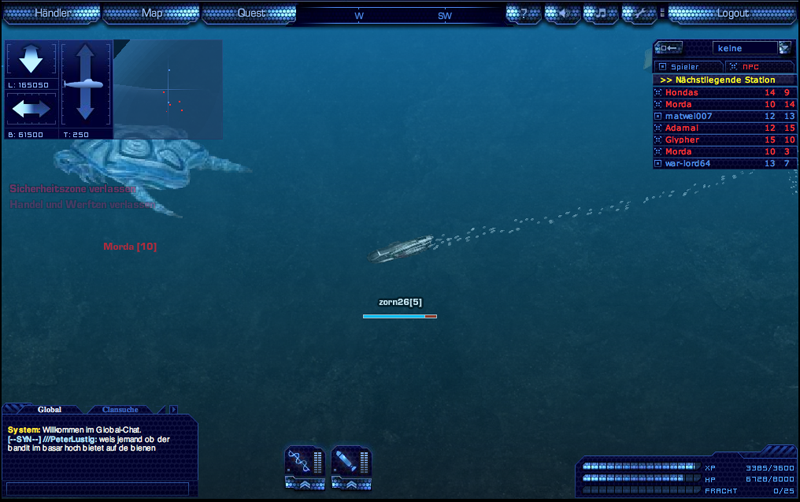Switch target list to the Spieler tab

684,66
